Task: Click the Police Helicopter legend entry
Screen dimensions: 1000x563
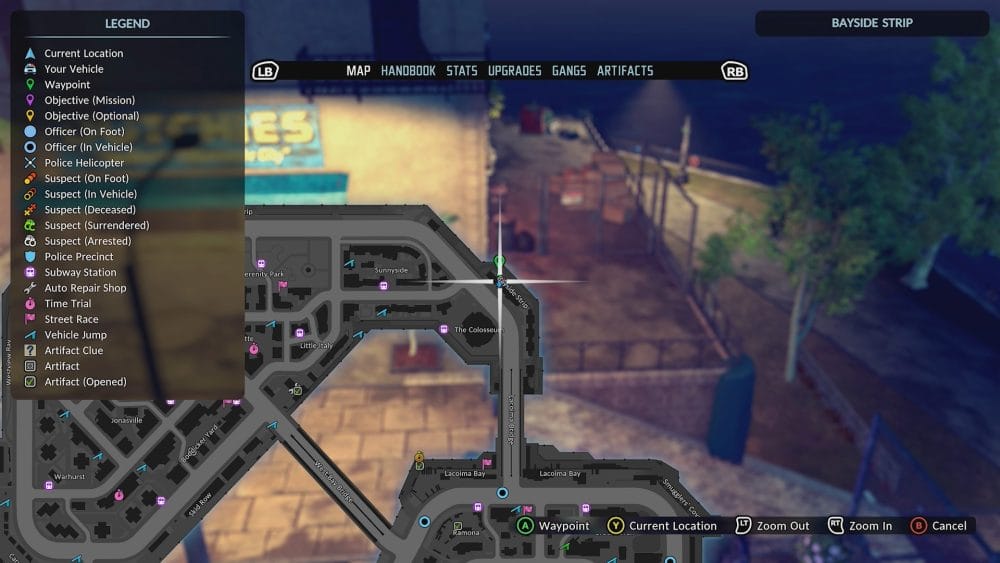Action: (84, 163)
